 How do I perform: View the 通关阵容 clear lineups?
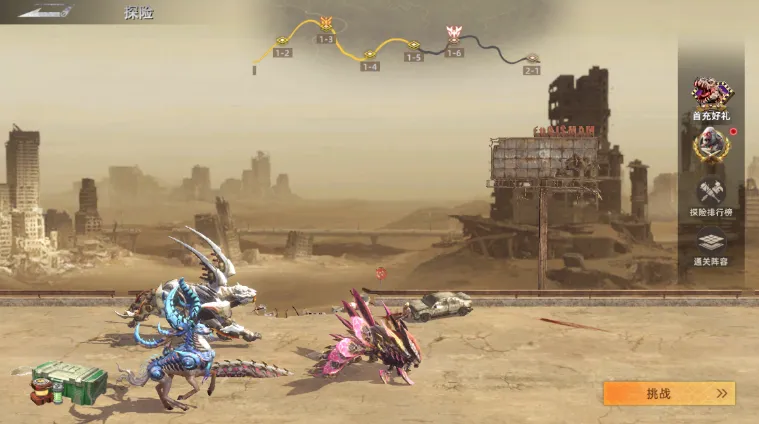tap(711, 246)
